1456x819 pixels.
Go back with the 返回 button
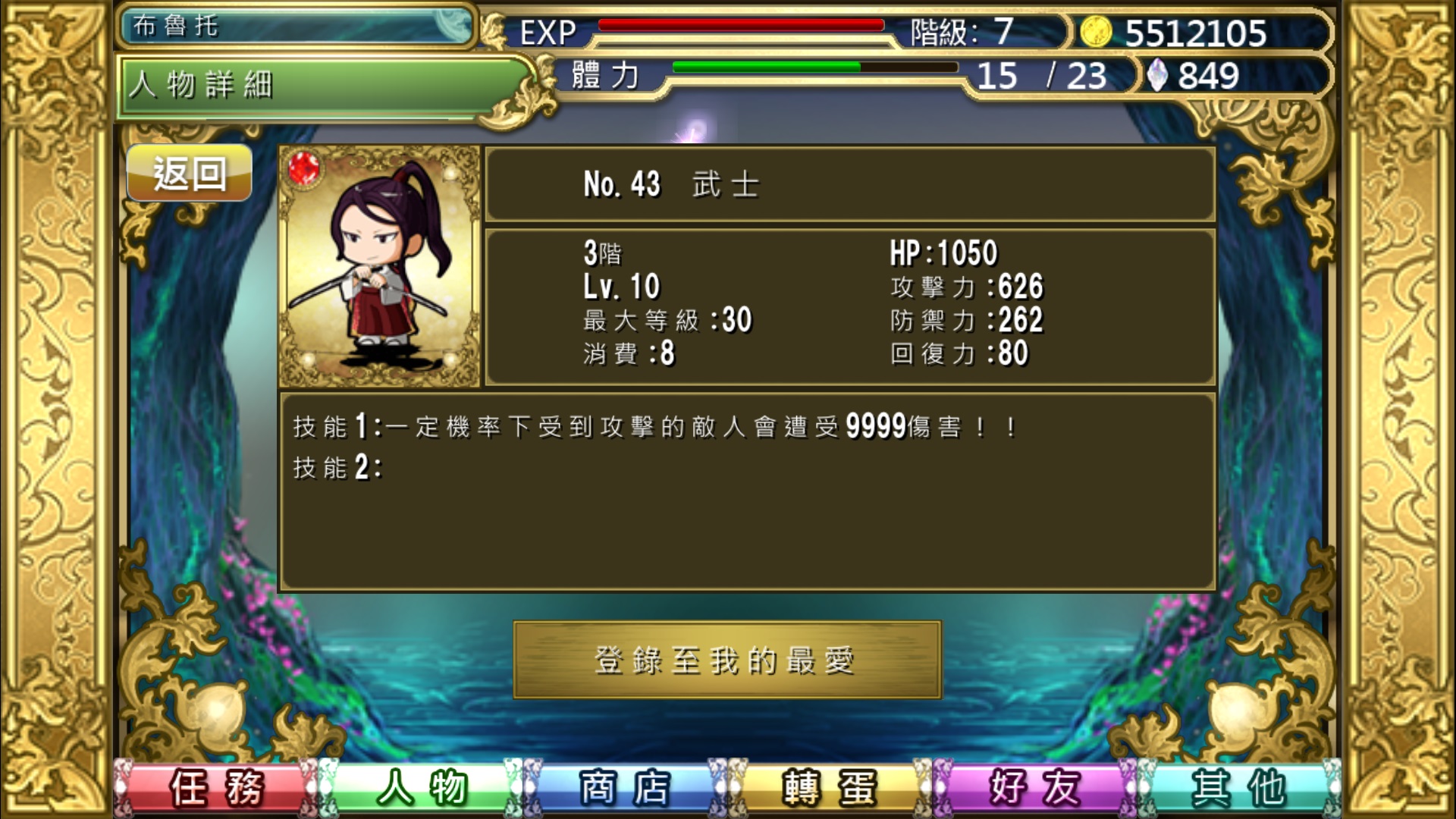pyautogui.click(x=189, y=174)
